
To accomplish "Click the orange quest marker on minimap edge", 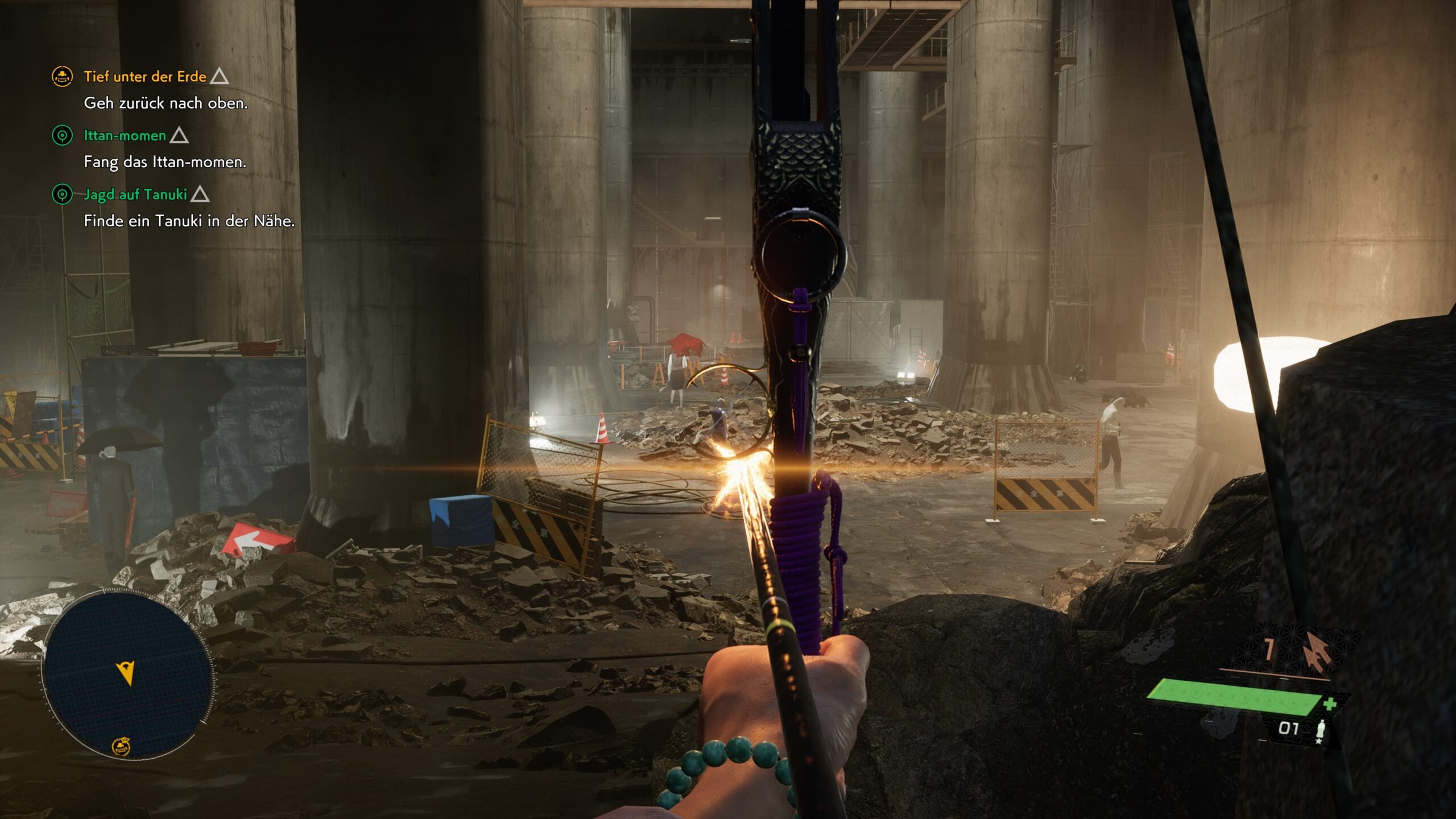I will [121, 746].
